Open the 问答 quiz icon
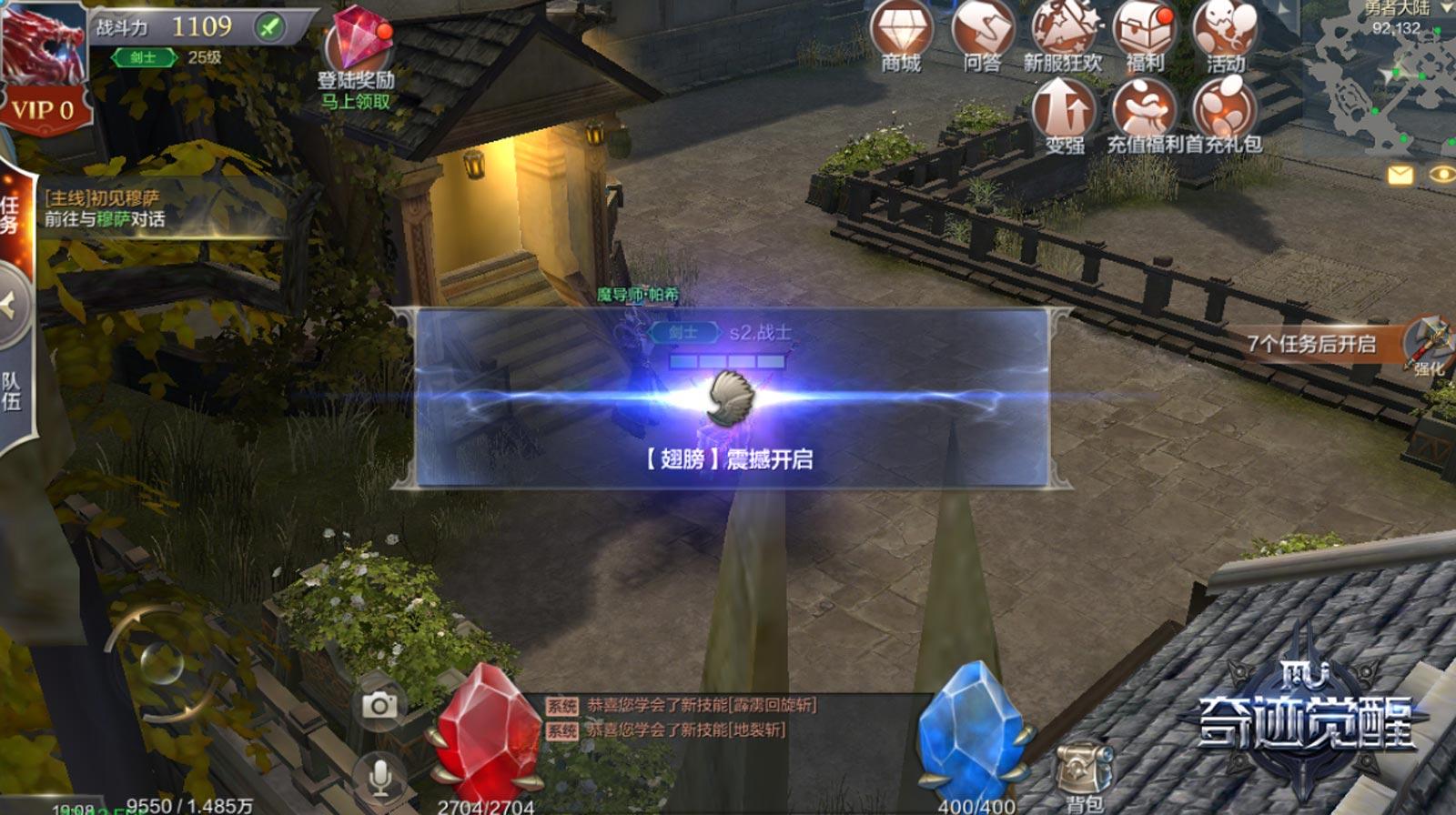Screen dimensions: 1456x815 click(982, 35)
